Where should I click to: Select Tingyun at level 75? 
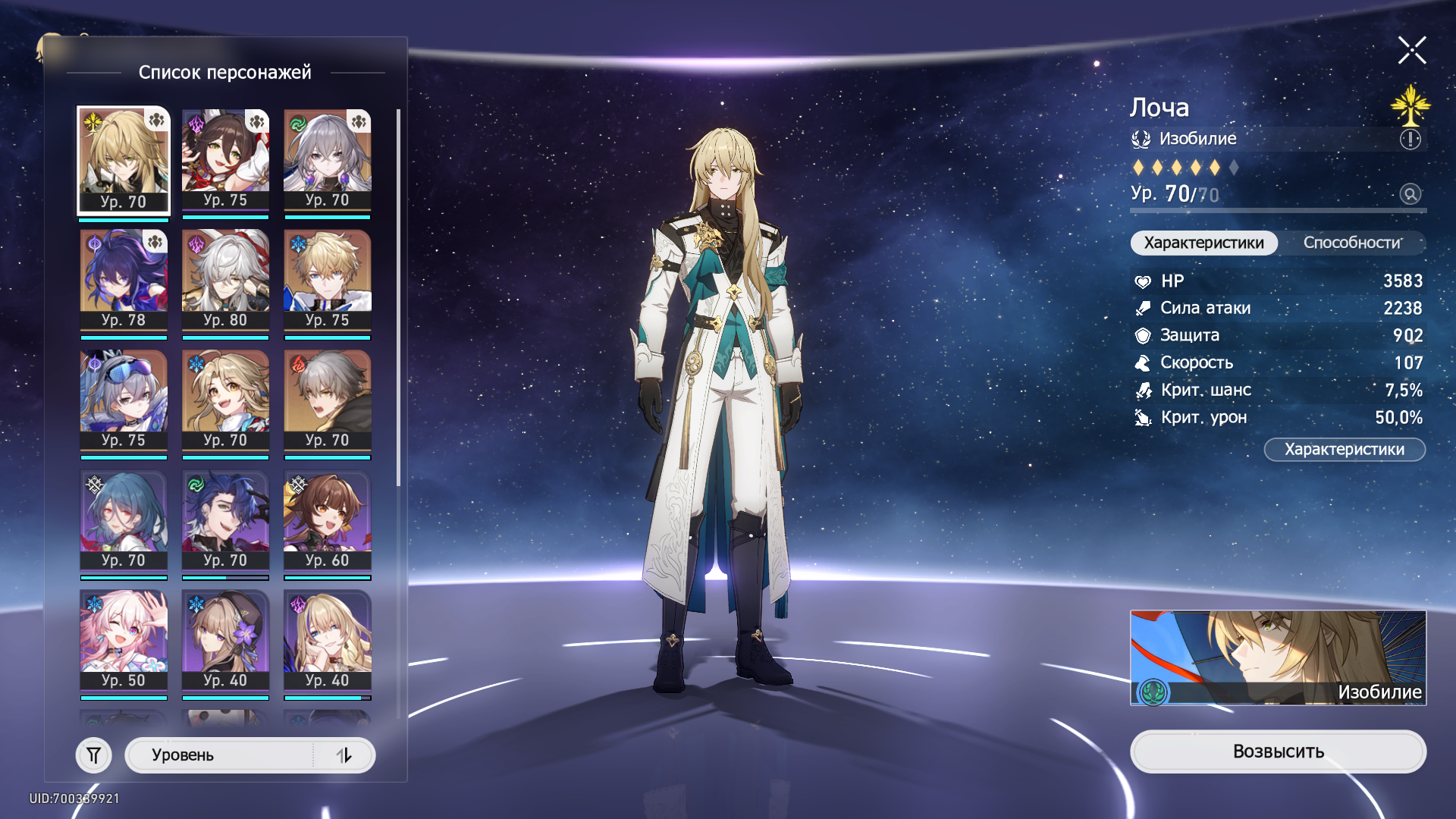(225, 161)
